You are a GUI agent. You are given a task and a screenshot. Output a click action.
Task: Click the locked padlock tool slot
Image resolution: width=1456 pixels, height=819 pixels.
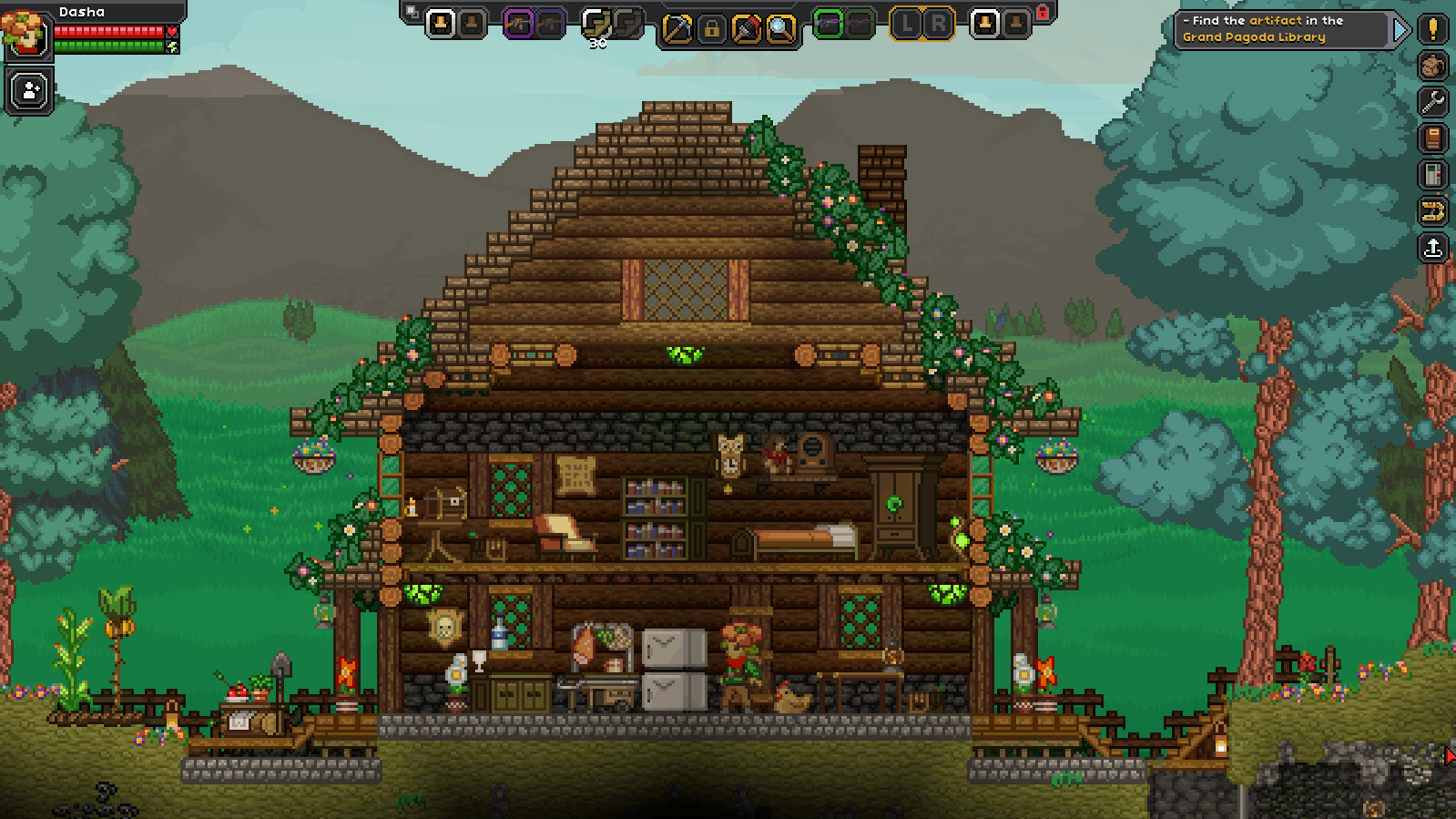711,29
